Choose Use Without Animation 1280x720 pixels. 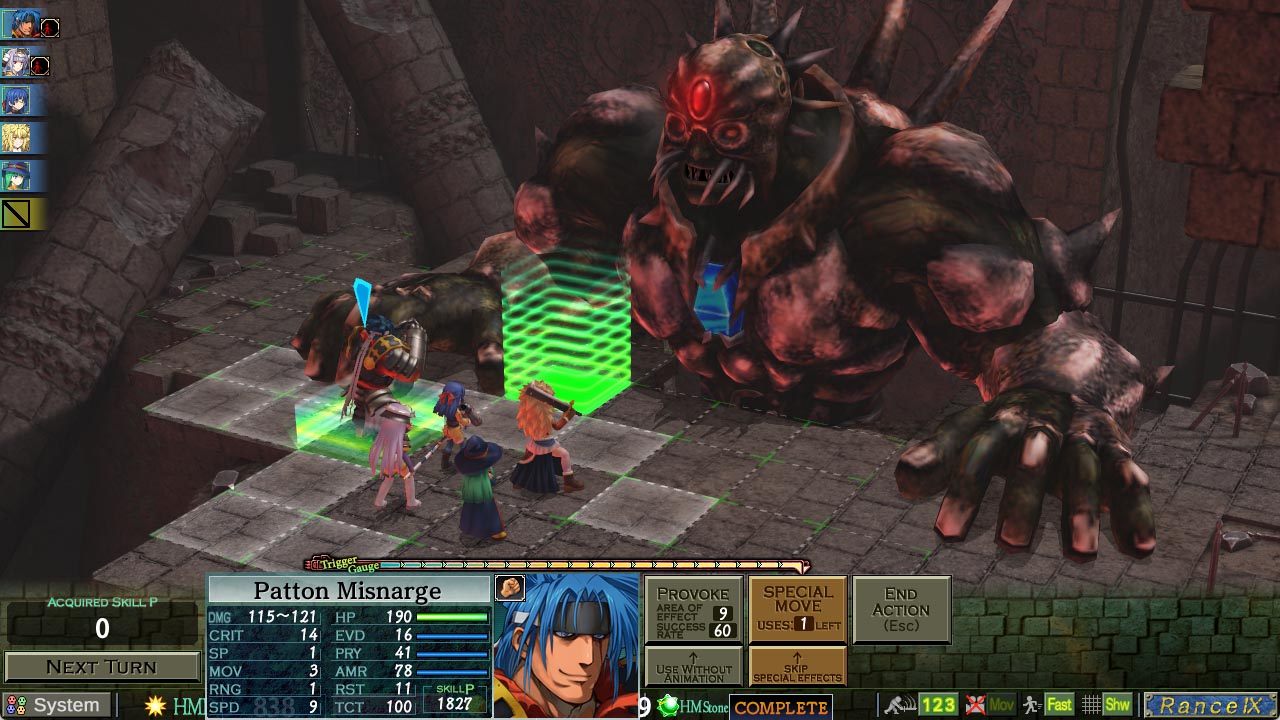693,667
